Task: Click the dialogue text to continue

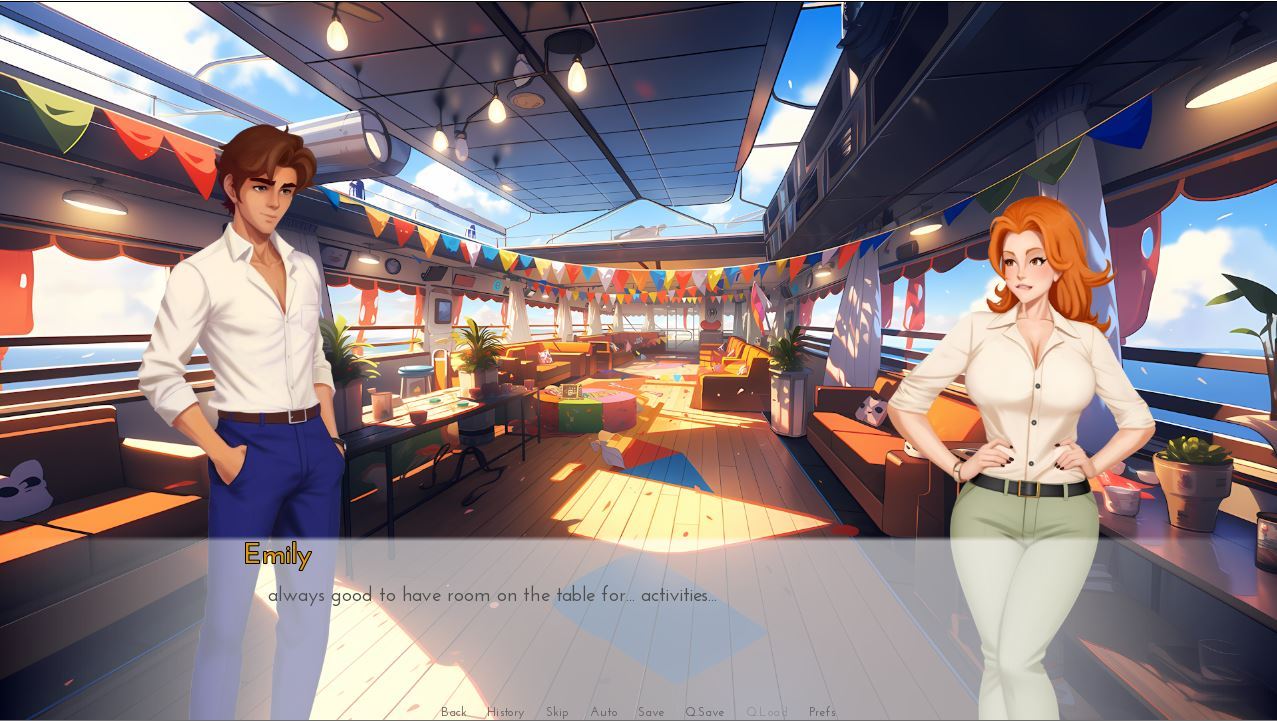Action: pos(492,595)
